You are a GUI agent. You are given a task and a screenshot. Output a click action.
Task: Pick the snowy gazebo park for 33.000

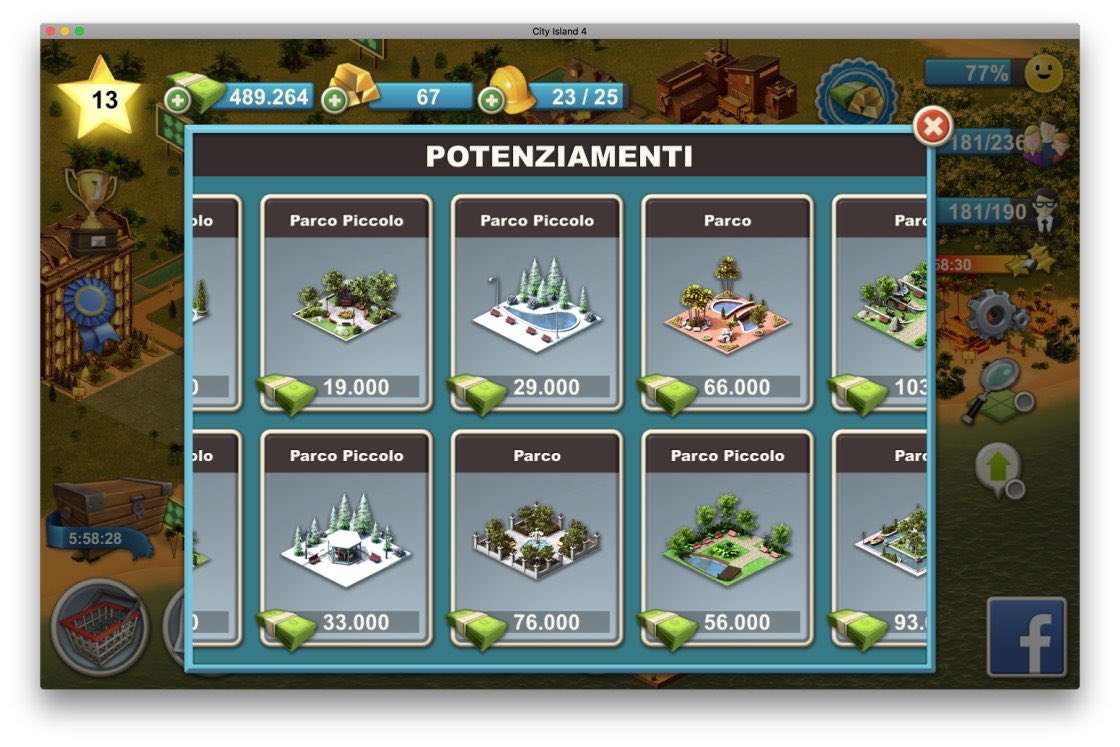[346, 537]
